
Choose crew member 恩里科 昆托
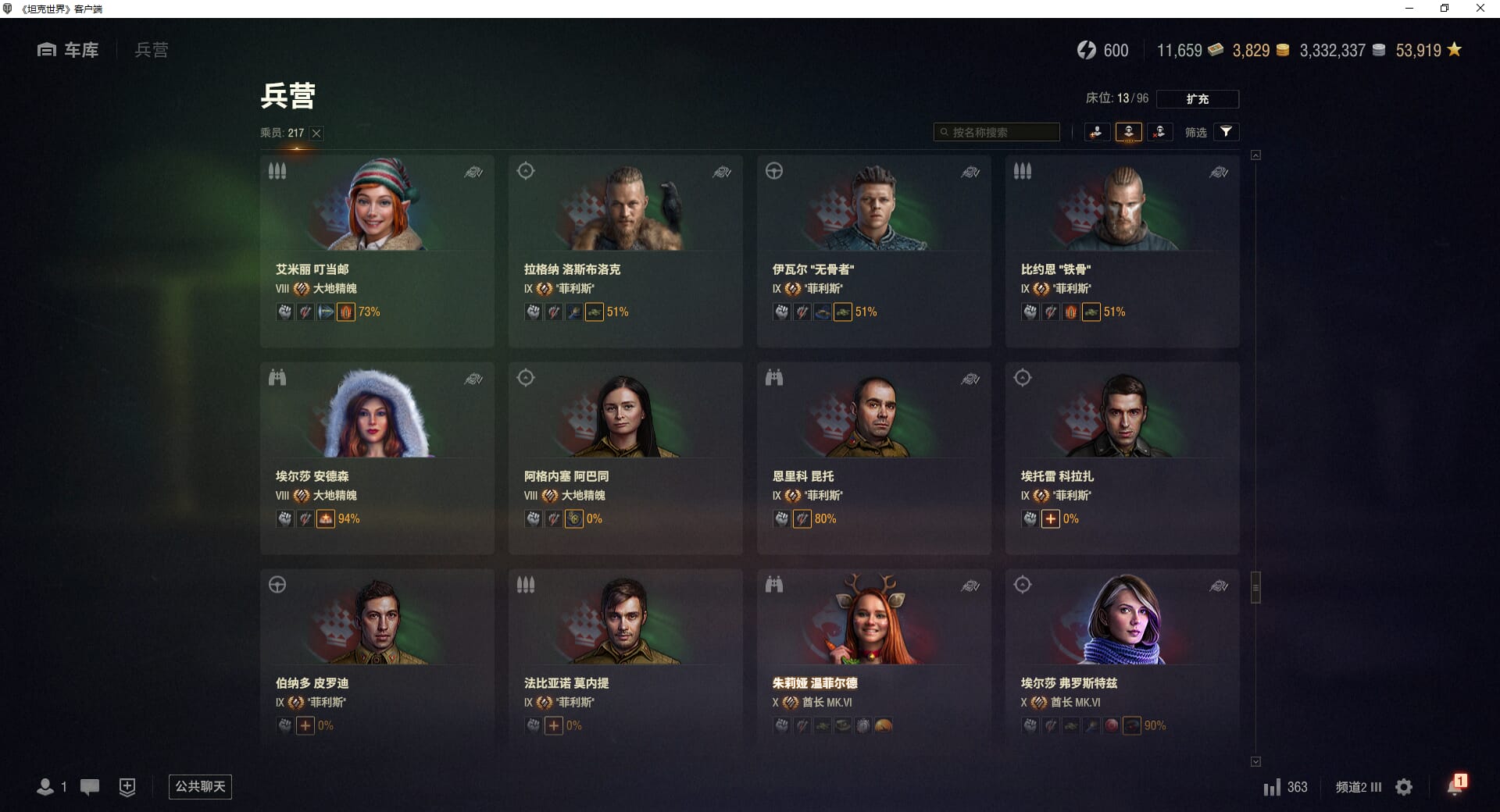pyautogui.click(x=873, y=458)
